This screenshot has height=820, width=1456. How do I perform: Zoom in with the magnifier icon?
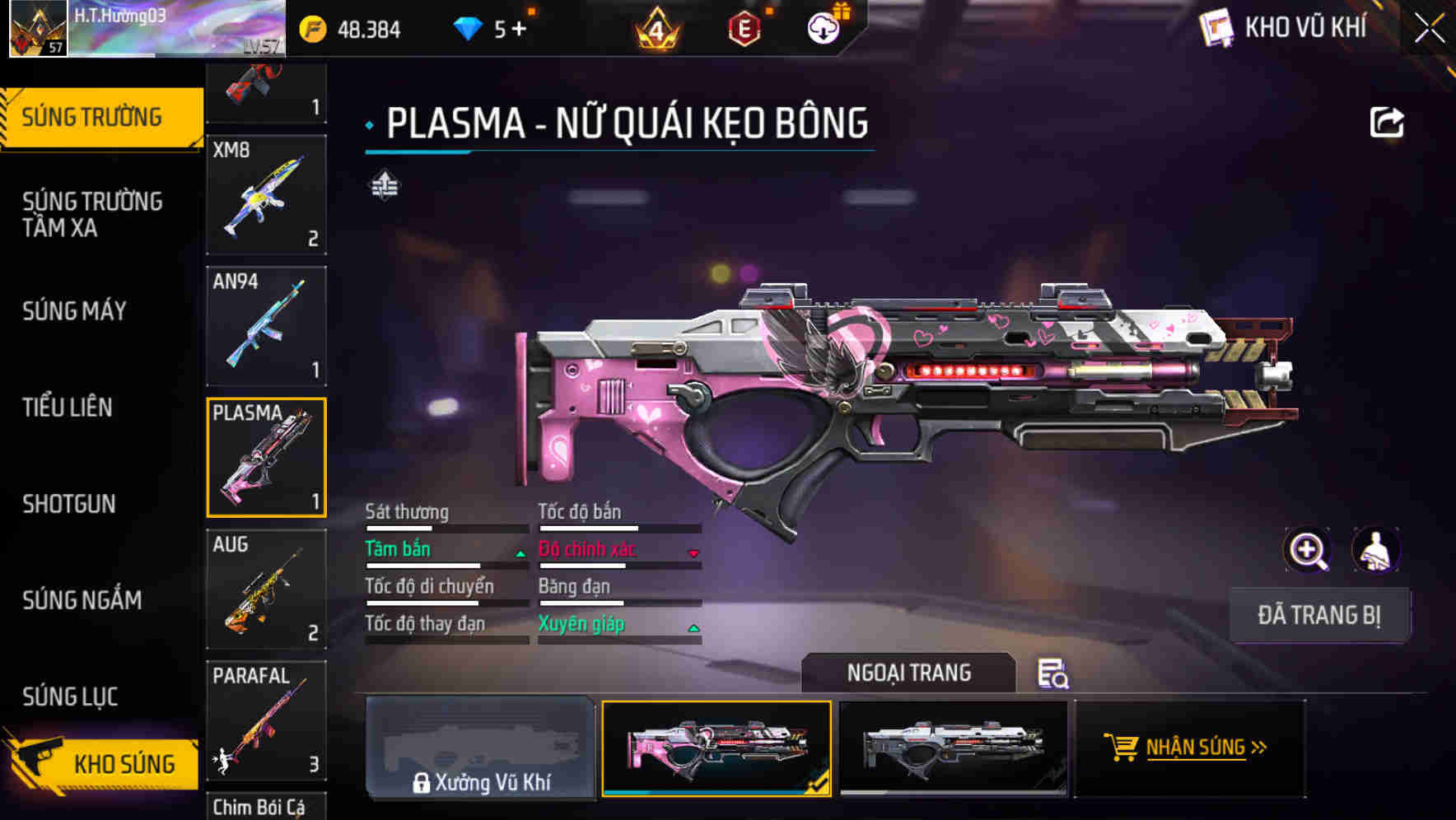(x=1307, y=550)
